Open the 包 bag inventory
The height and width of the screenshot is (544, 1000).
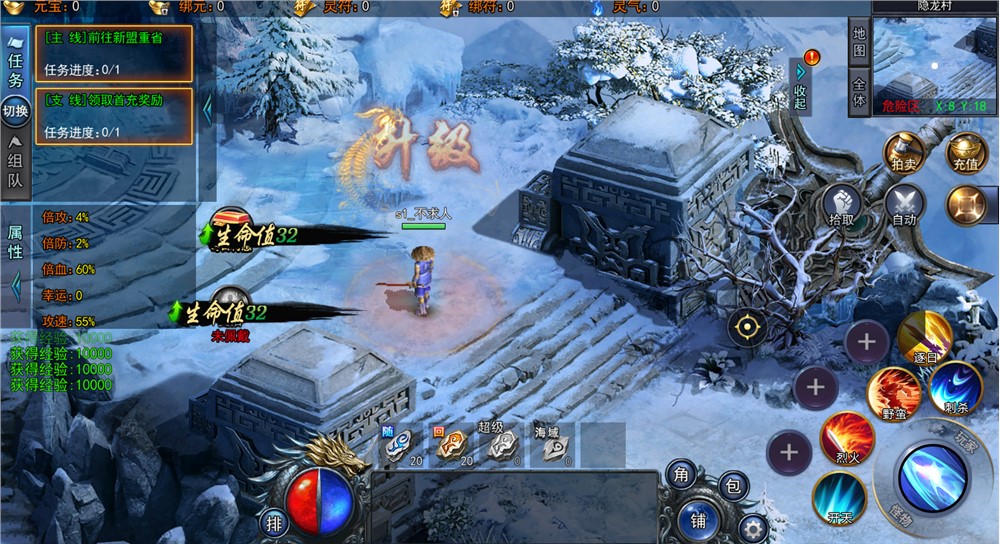click(x=733, y=487)
